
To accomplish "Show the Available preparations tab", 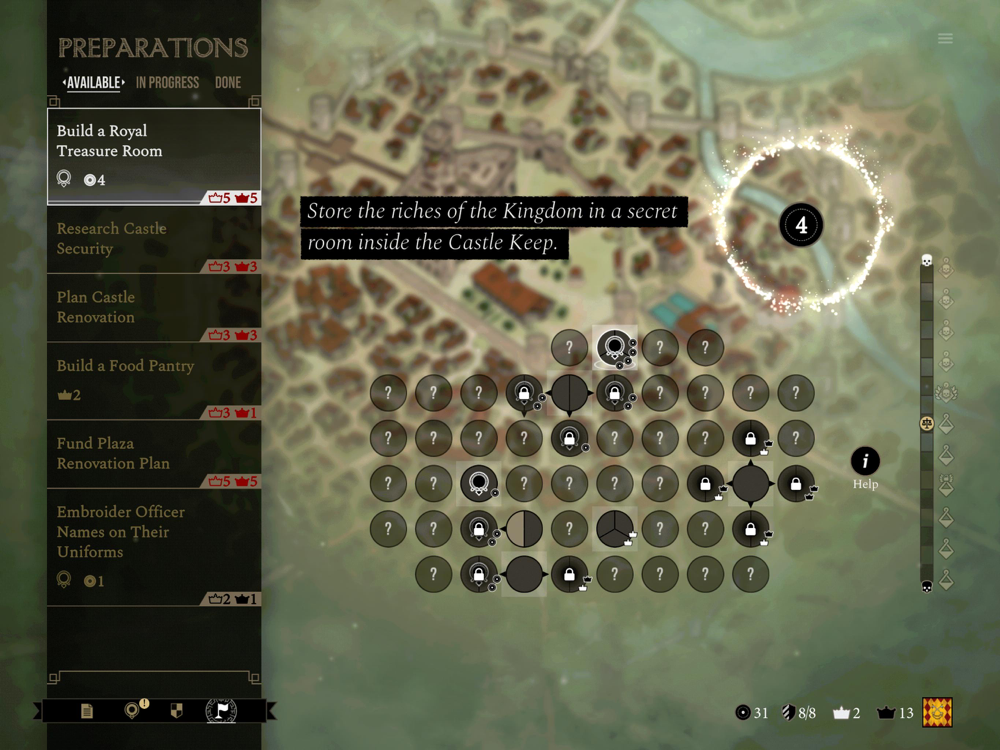I will point(94,83).
